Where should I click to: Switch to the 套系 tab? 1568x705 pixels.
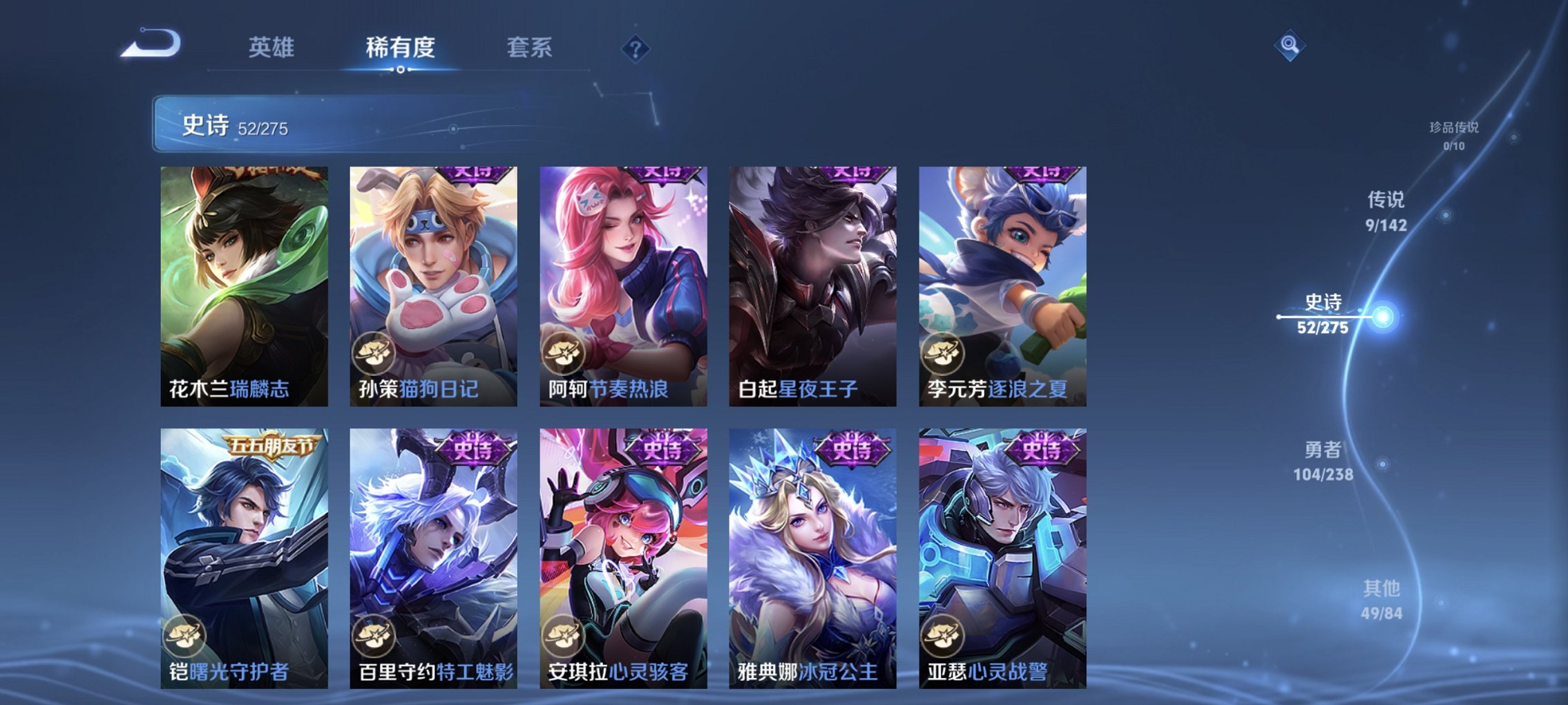click(528, 46)
